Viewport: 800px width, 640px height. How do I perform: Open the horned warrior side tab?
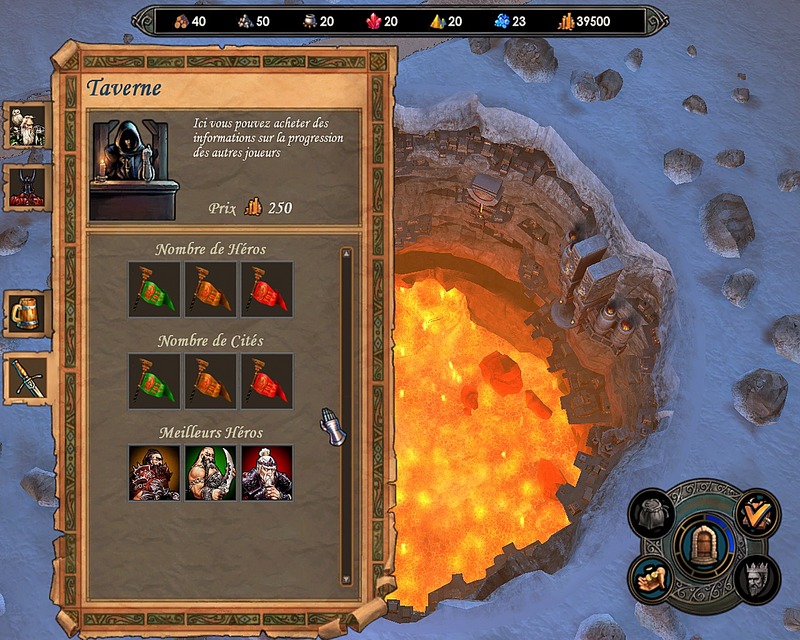[x=25, y=188]
